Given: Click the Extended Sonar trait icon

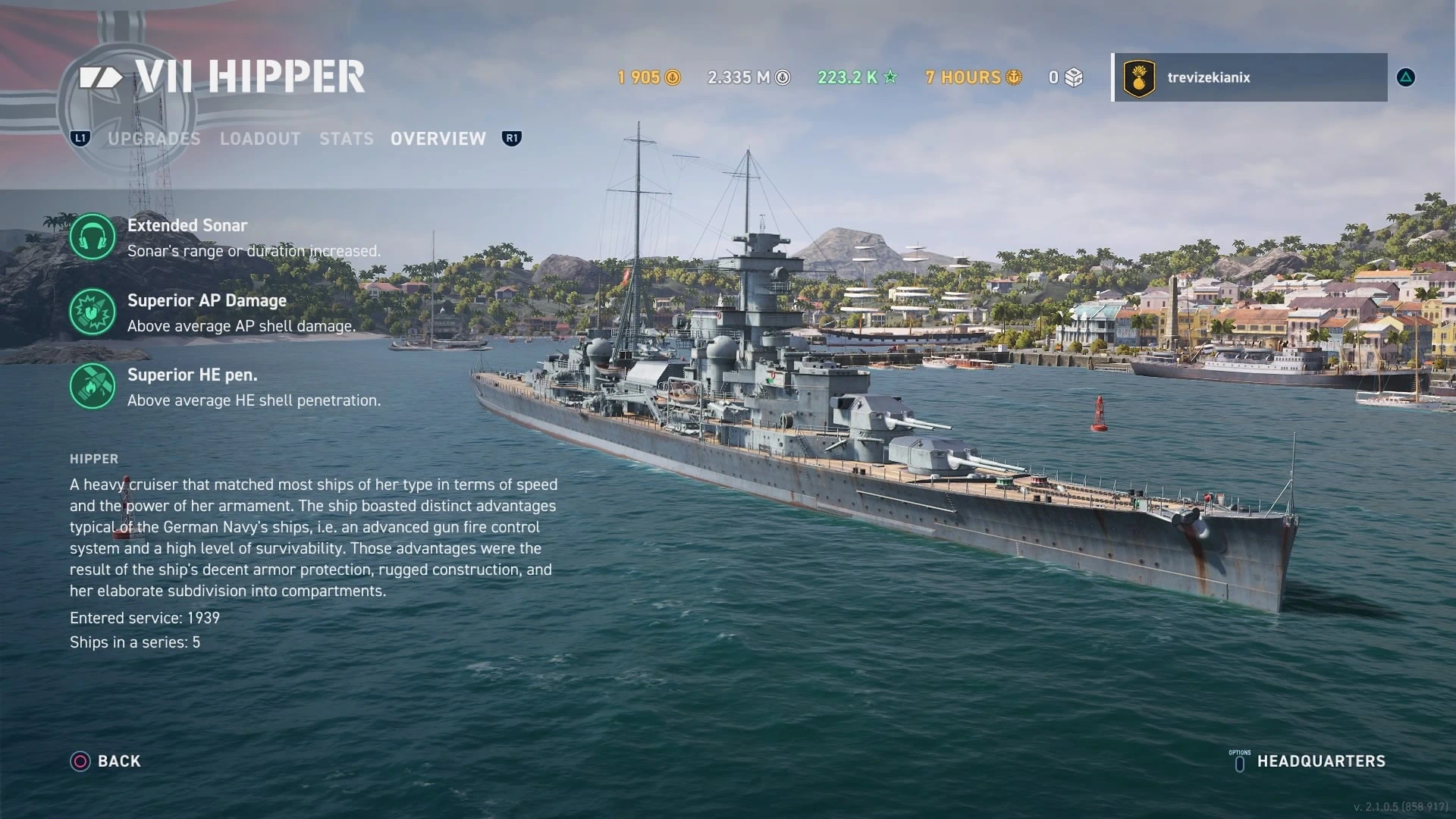Looking at the screenshot, I should pos(93,237).
